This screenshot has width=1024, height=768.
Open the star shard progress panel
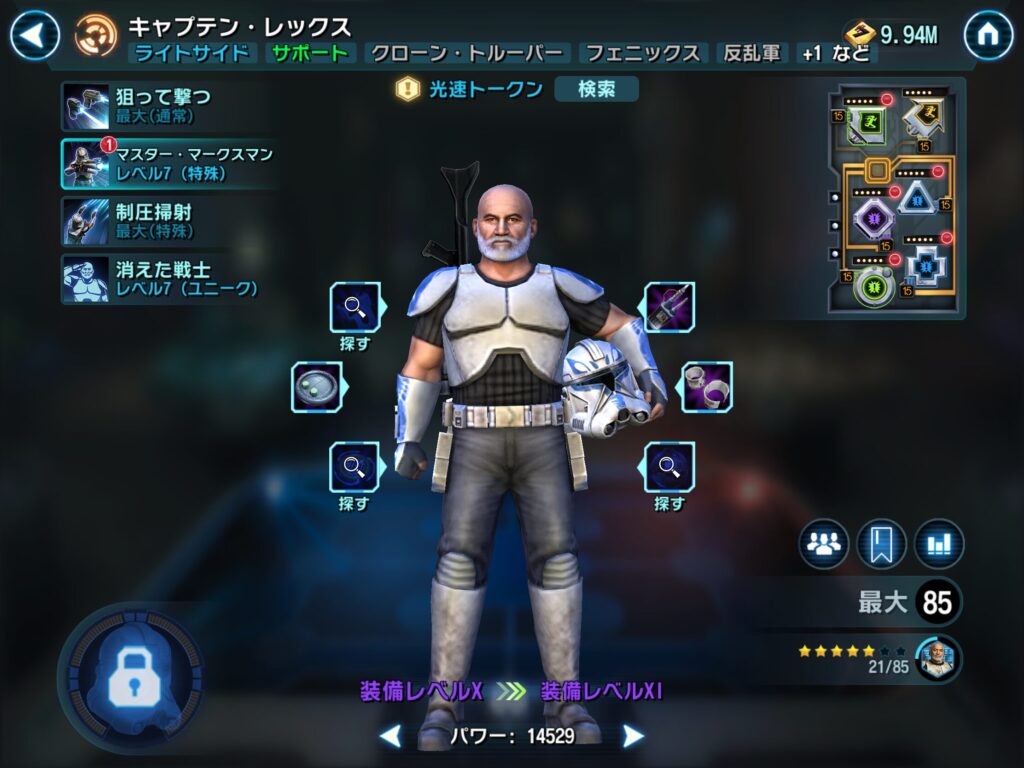(880, 658)
